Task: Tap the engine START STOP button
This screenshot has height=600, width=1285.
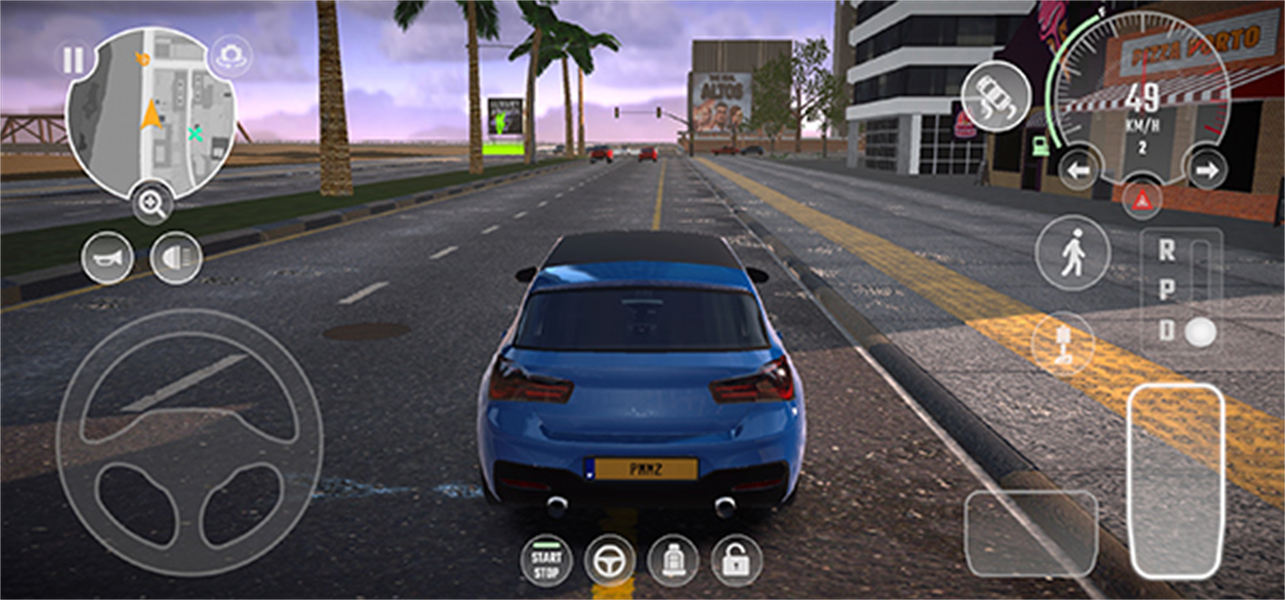Action: (546, 561)
